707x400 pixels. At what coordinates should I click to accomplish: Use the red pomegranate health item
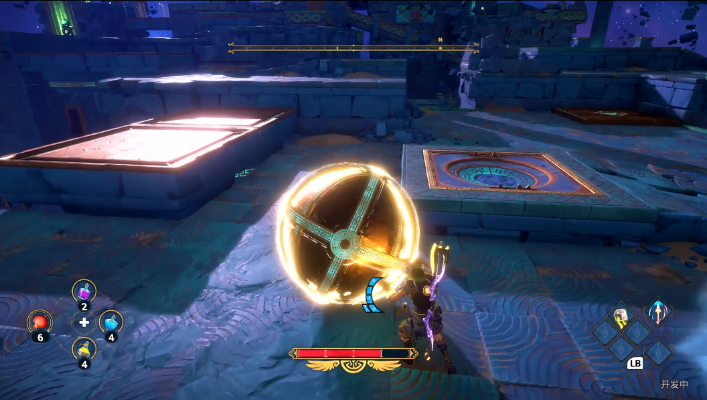click(40, 322)
